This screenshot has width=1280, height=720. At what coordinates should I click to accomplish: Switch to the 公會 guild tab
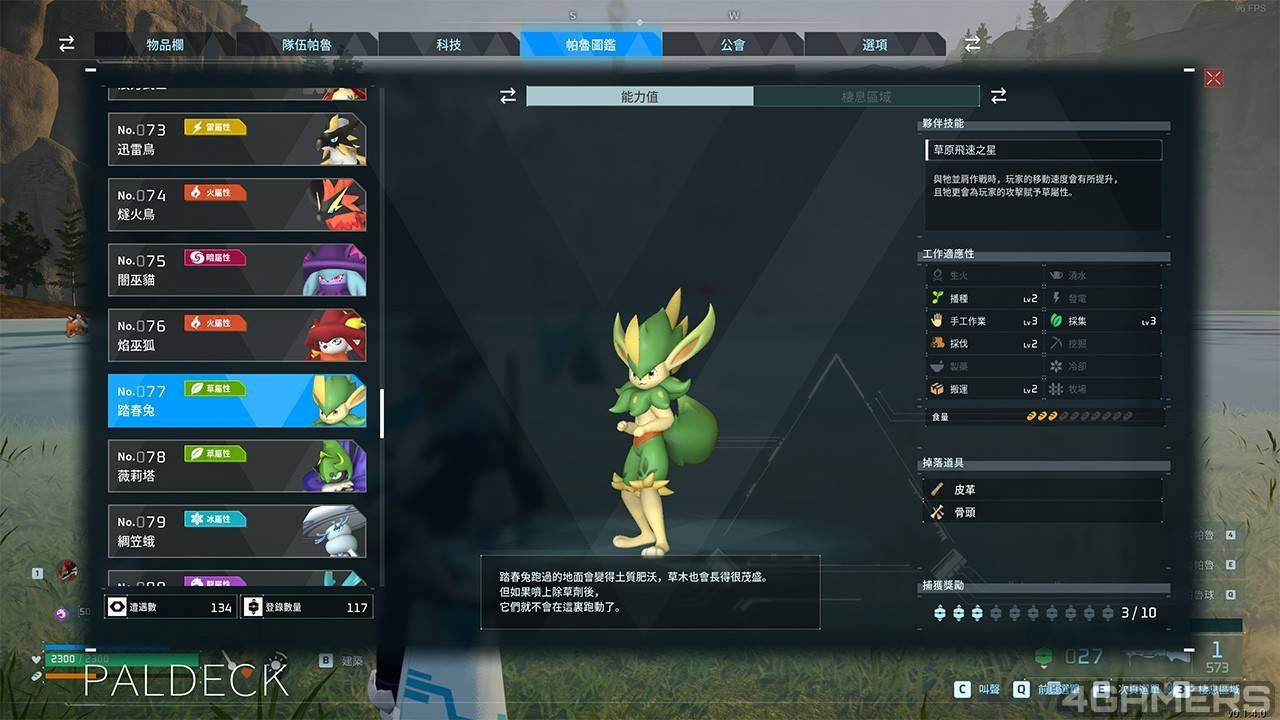coord(733,45)
